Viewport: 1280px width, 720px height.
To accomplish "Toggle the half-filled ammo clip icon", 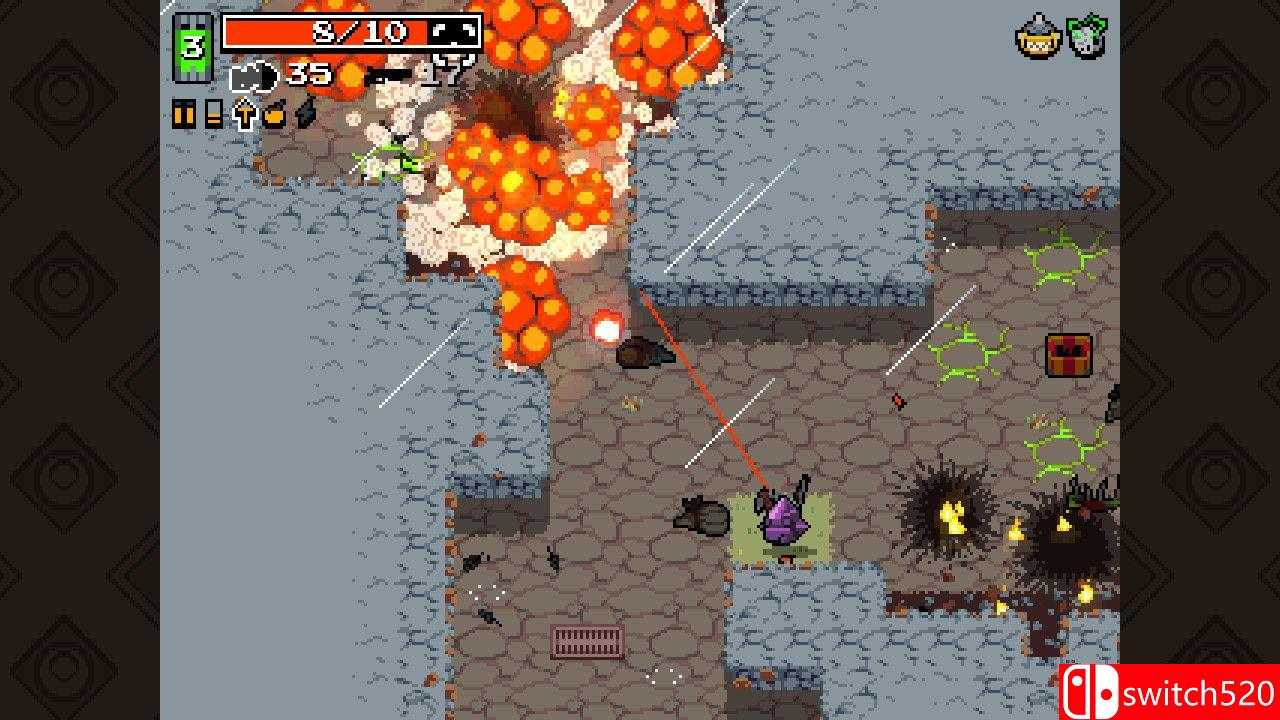I will (213, 113).
